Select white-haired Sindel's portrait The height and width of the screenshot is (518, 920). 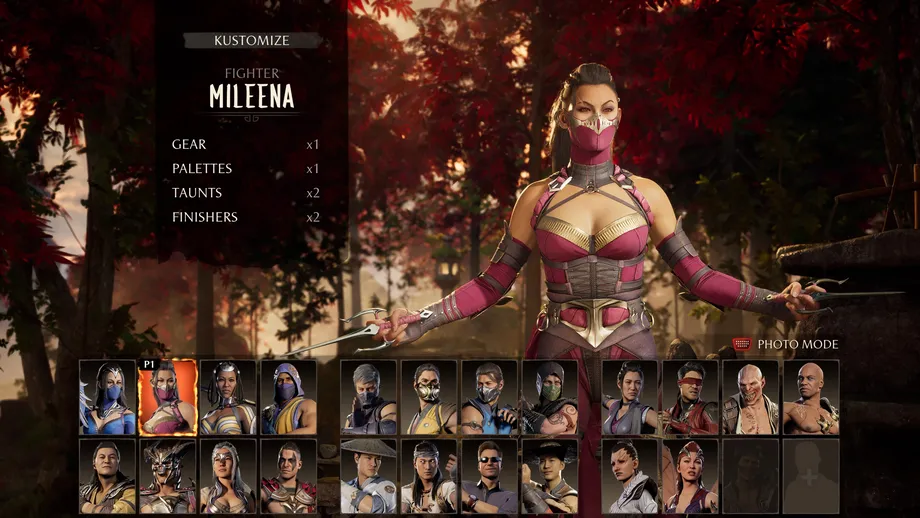tap(228, 476)
